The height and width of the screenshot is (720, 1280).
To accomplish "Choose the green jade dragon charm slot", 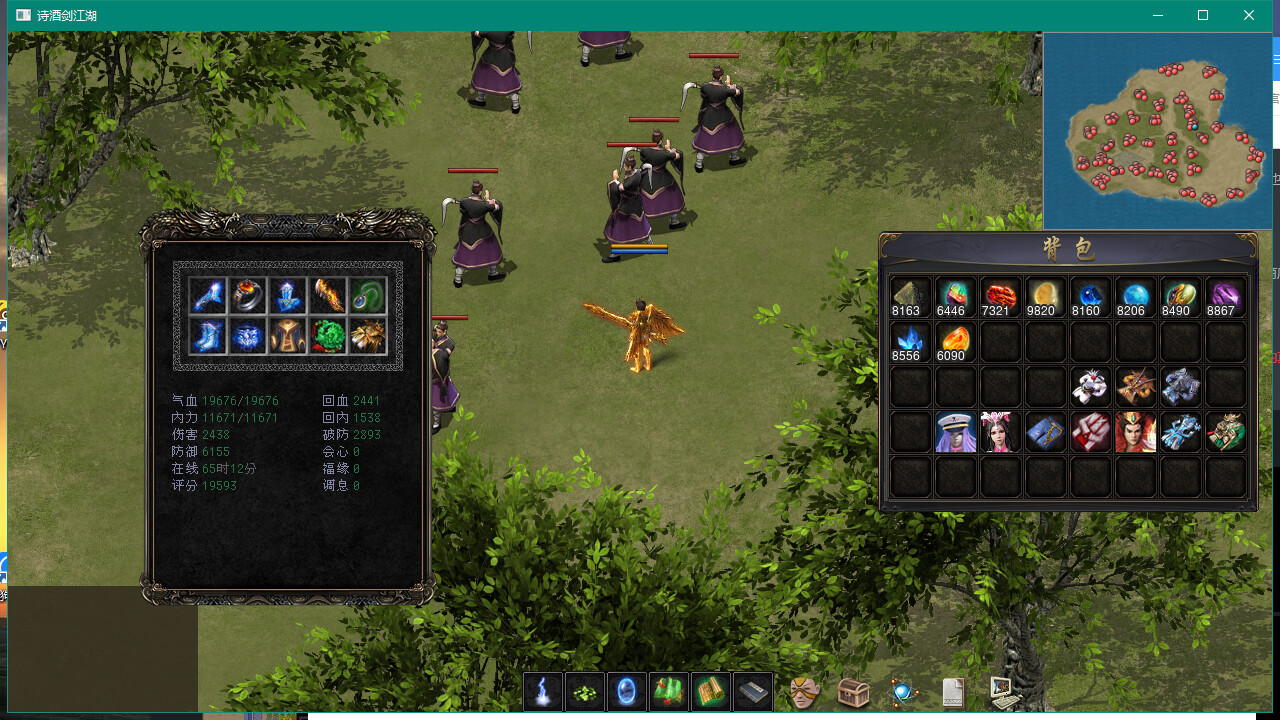I will pos(328,336).
